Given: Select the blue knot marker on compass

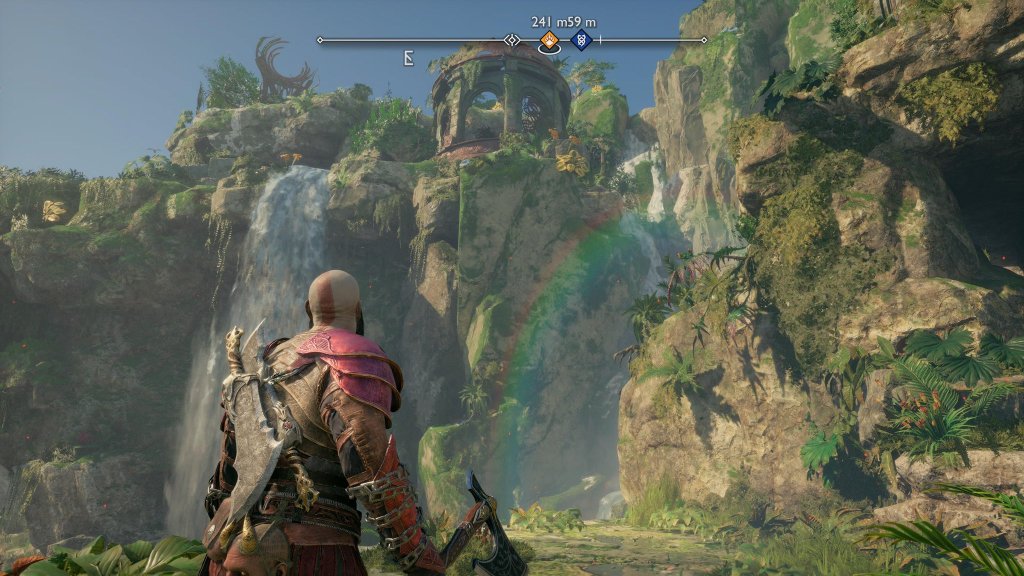Looking at the screenshot, I should point(581,40).
